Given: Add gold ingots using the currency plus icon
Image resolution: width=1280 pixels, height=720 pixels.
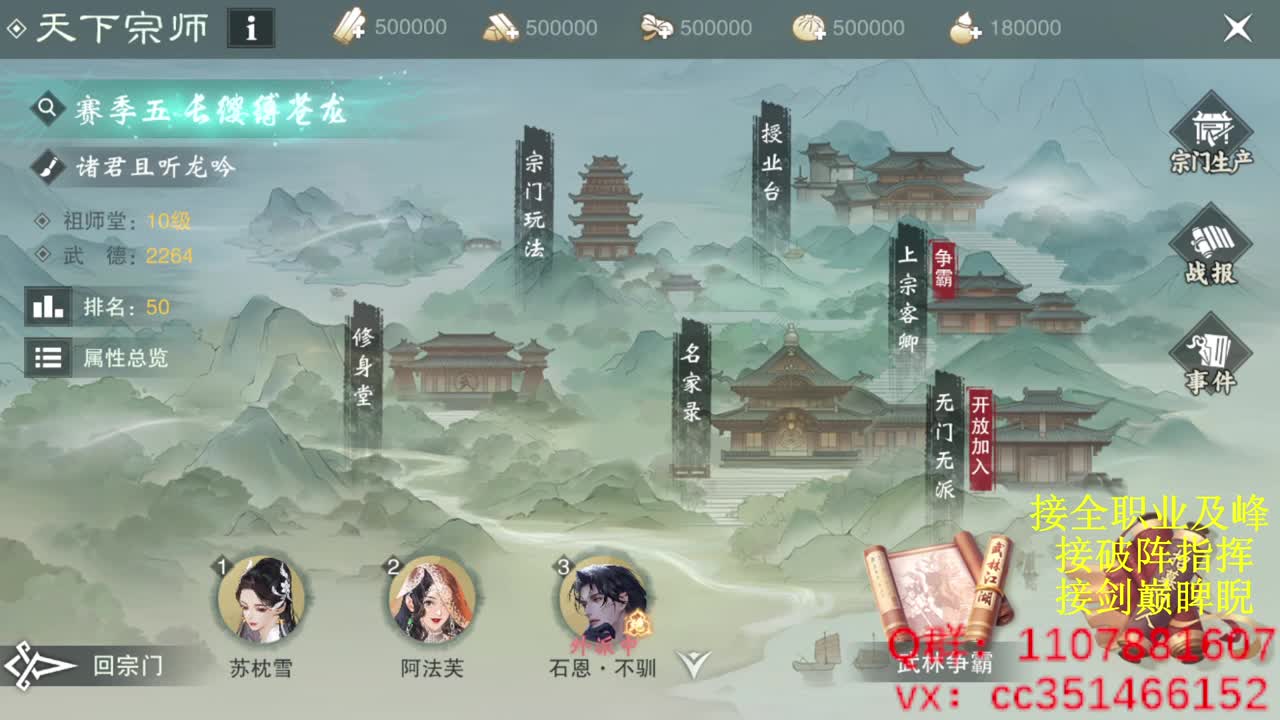Looking at the screenshot, I should point(506,28).
